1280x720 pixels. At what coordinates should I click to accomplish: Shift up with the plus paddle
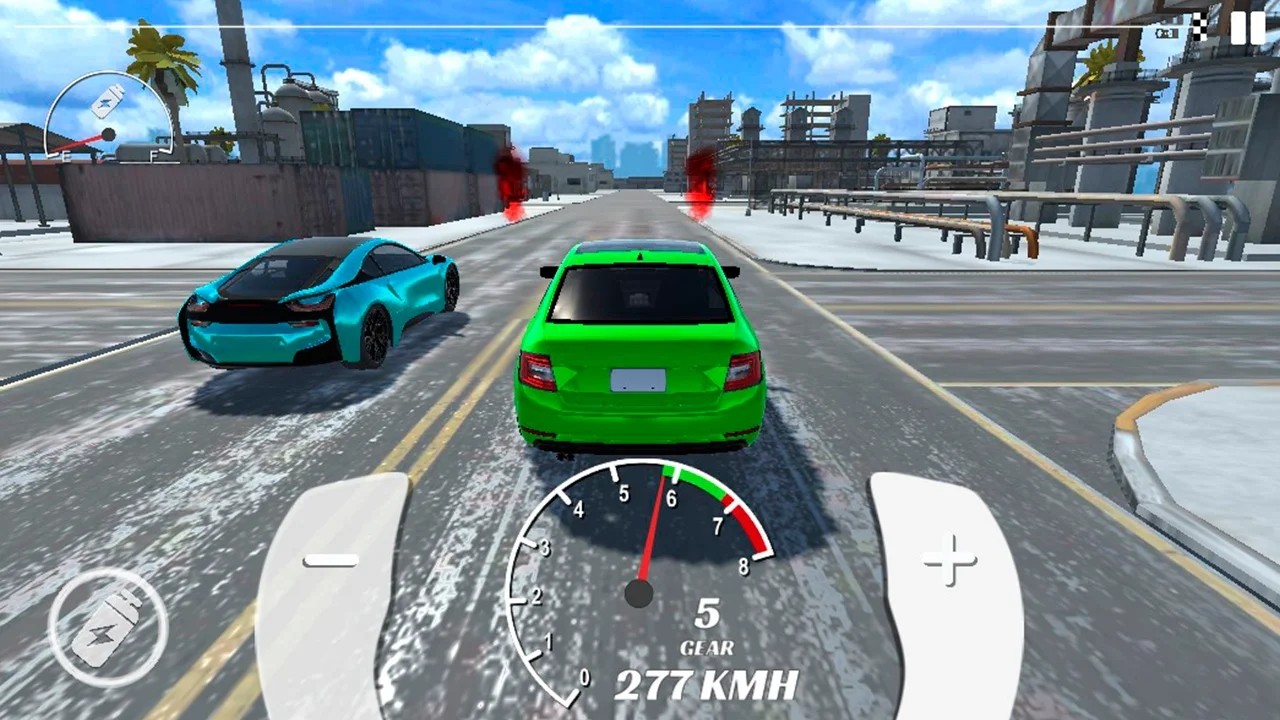tap(948, 580)
